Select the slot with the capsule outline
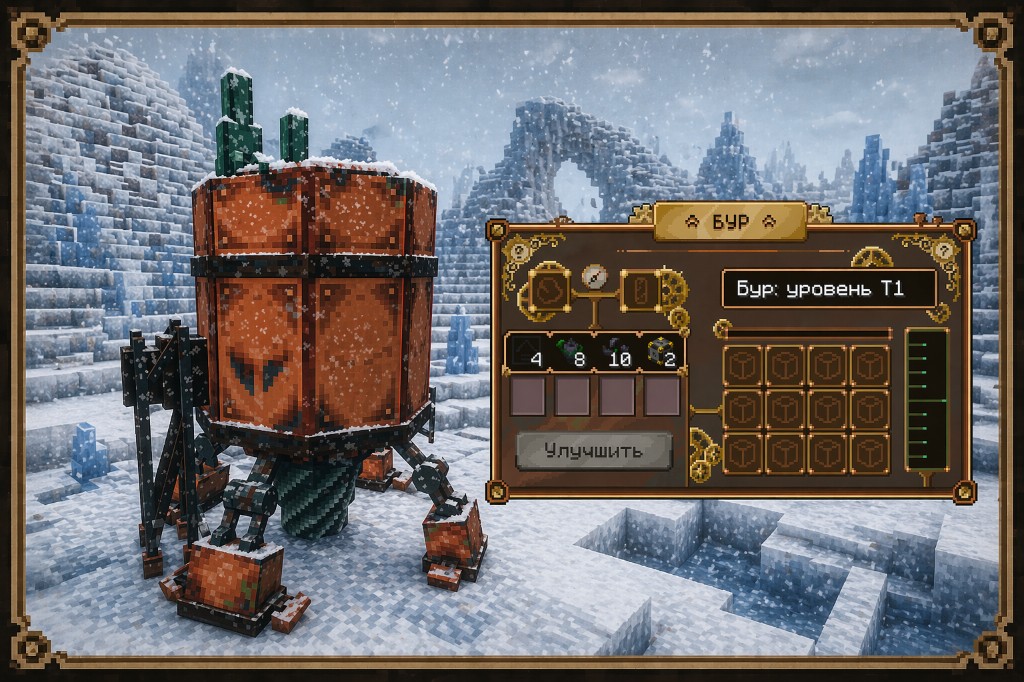This screenshot has width=1024, height=682. (640, 291)
